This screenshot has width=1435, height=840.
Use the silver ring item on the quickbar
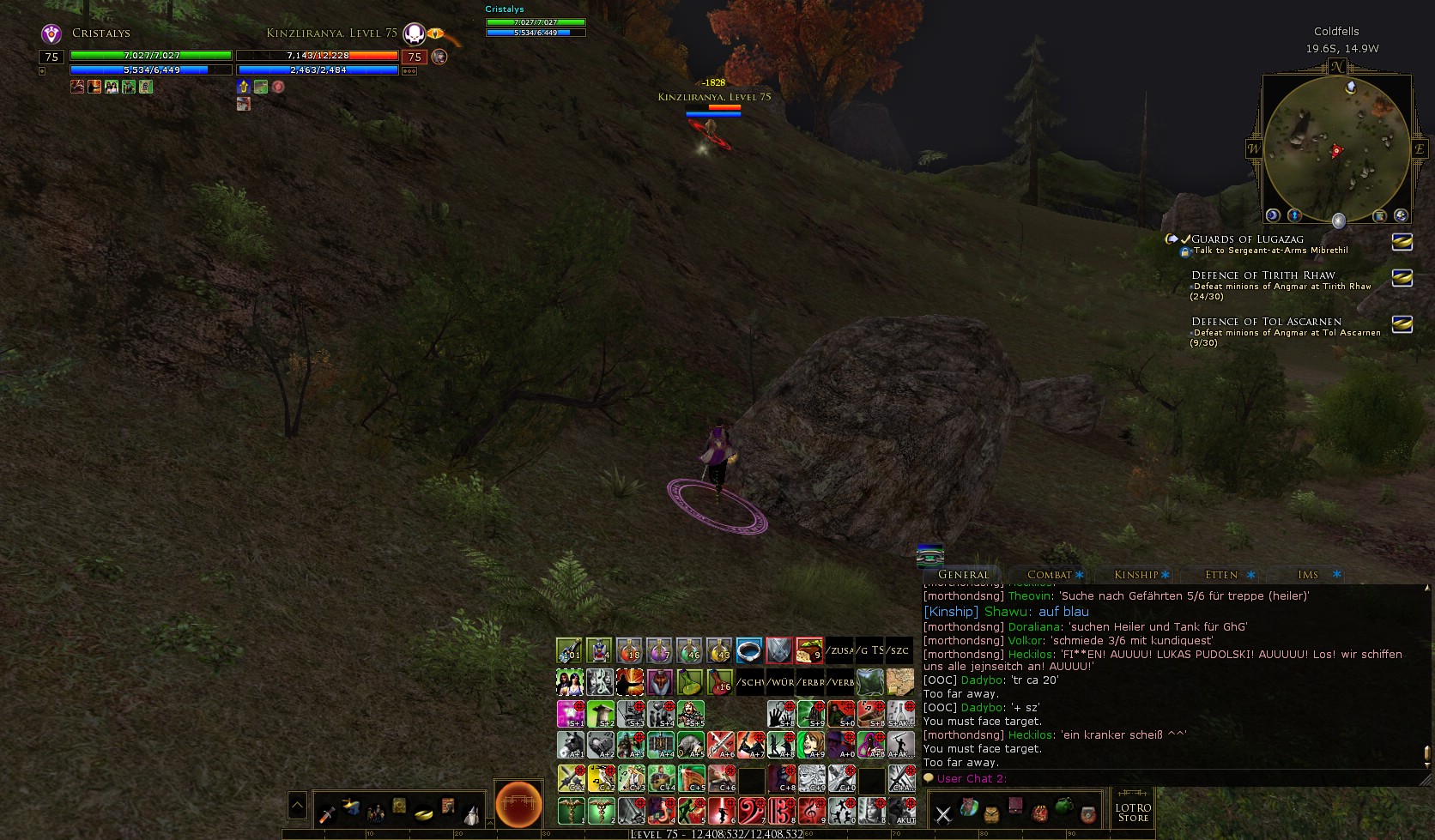pyautogui.click(x=749, y=651)
